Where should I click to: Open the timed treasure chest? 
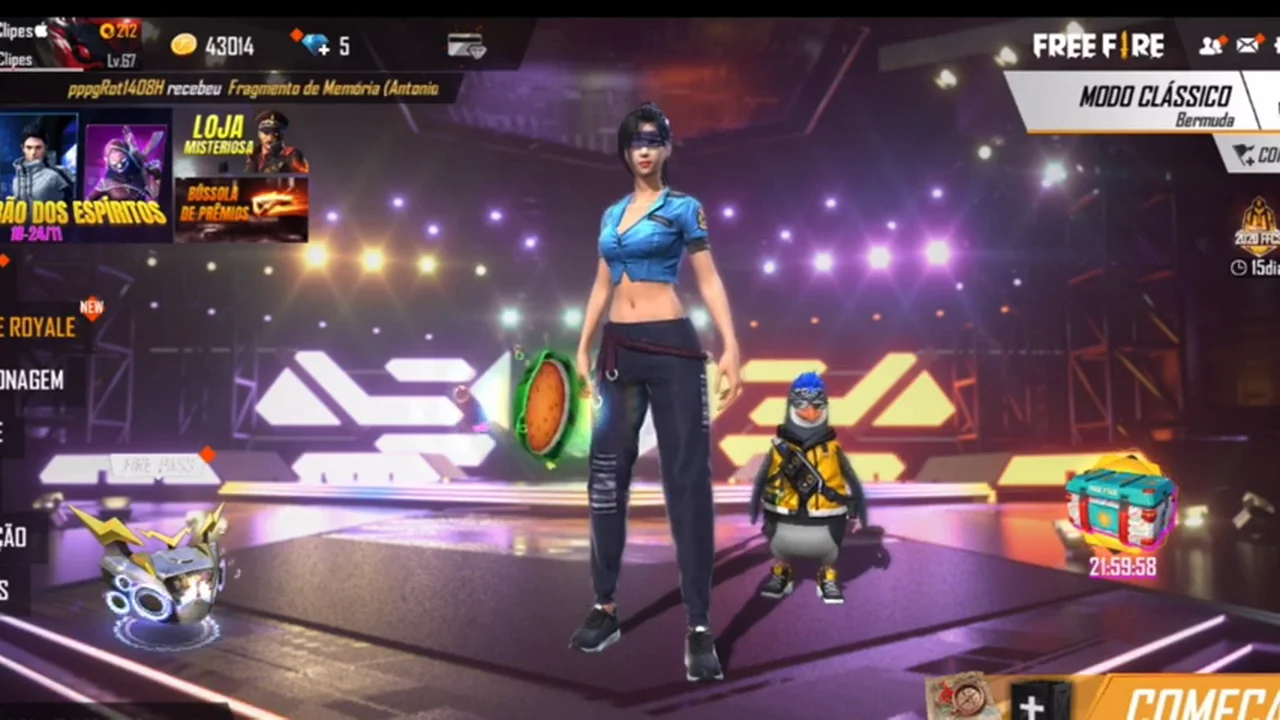point(1120,510)
